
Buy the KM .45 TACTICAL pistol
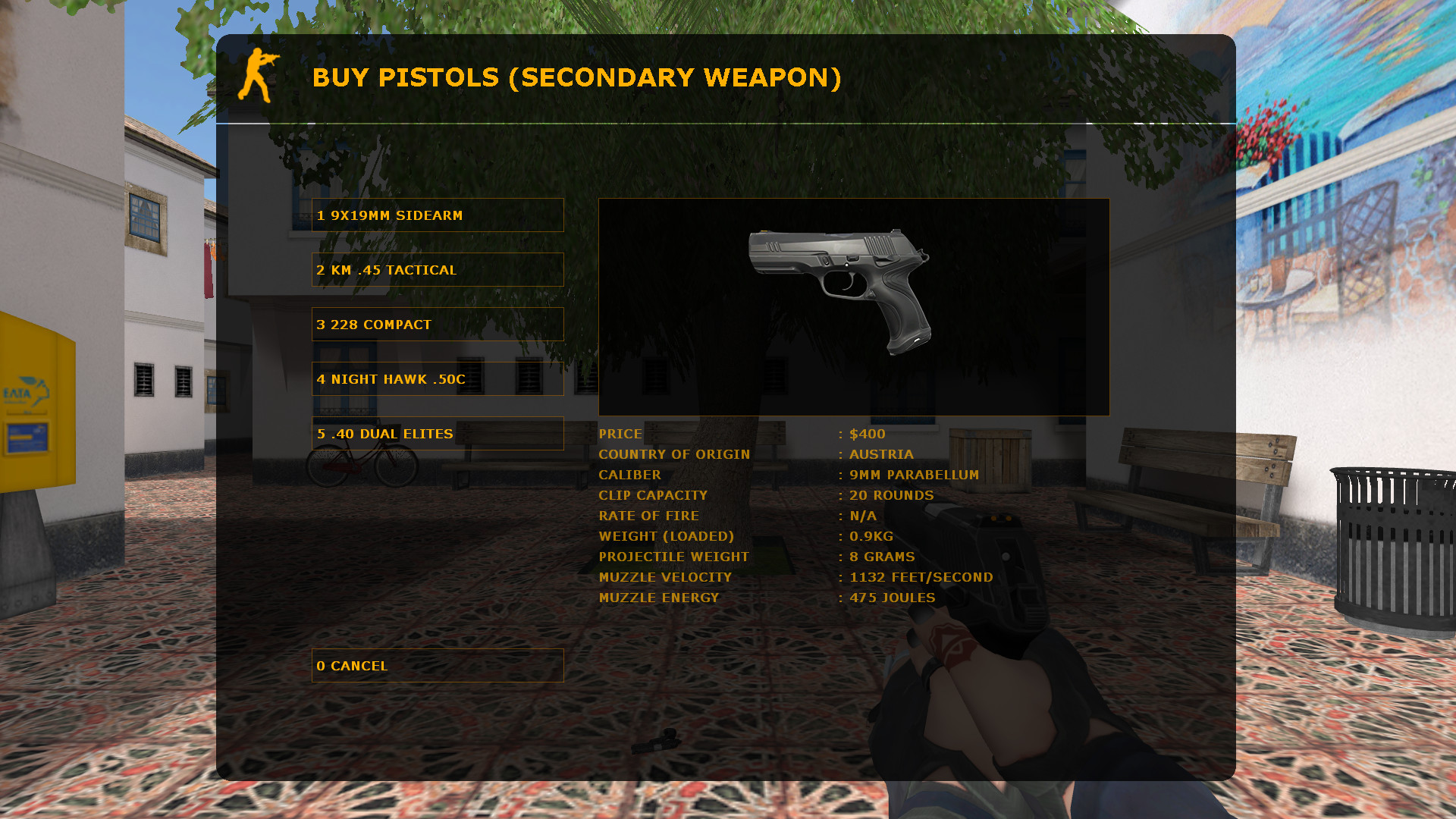438,269
